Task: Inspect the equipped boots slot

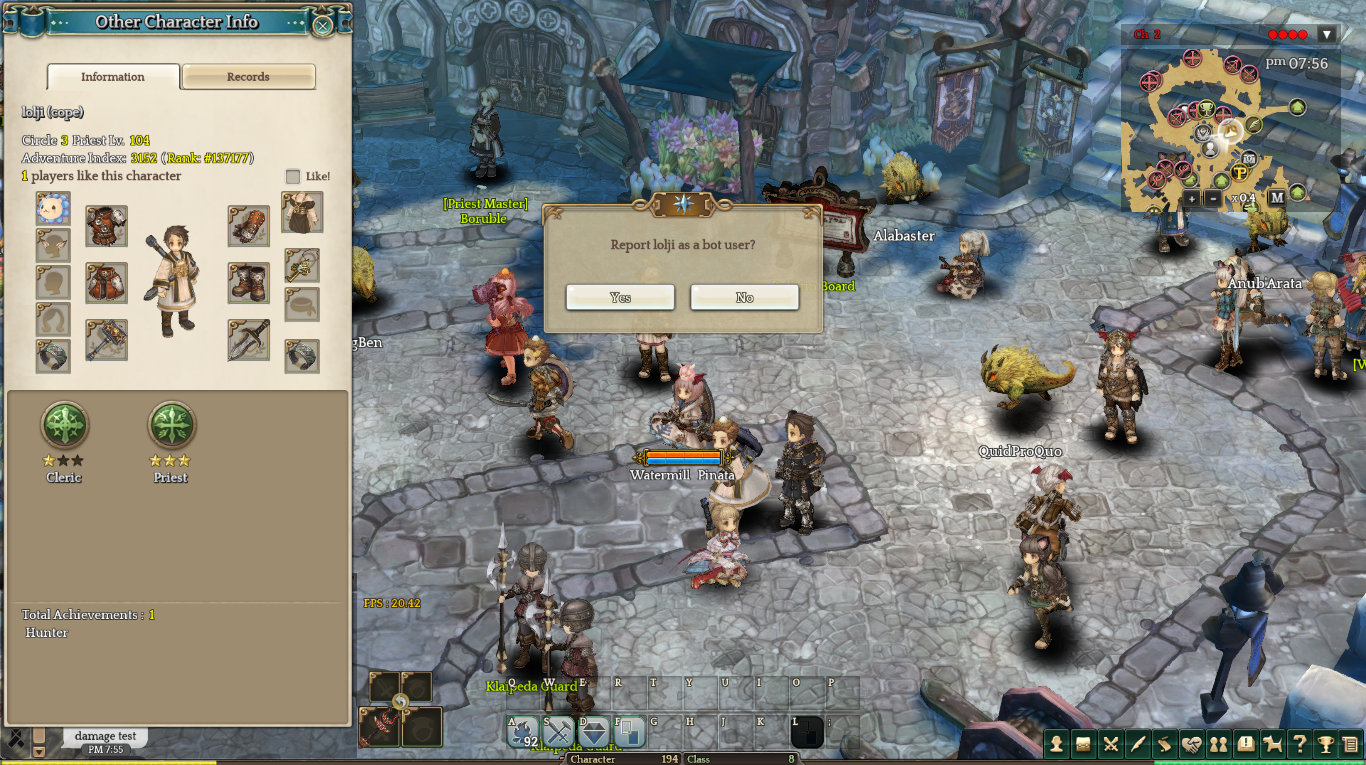Action: (x=248, y=283)
